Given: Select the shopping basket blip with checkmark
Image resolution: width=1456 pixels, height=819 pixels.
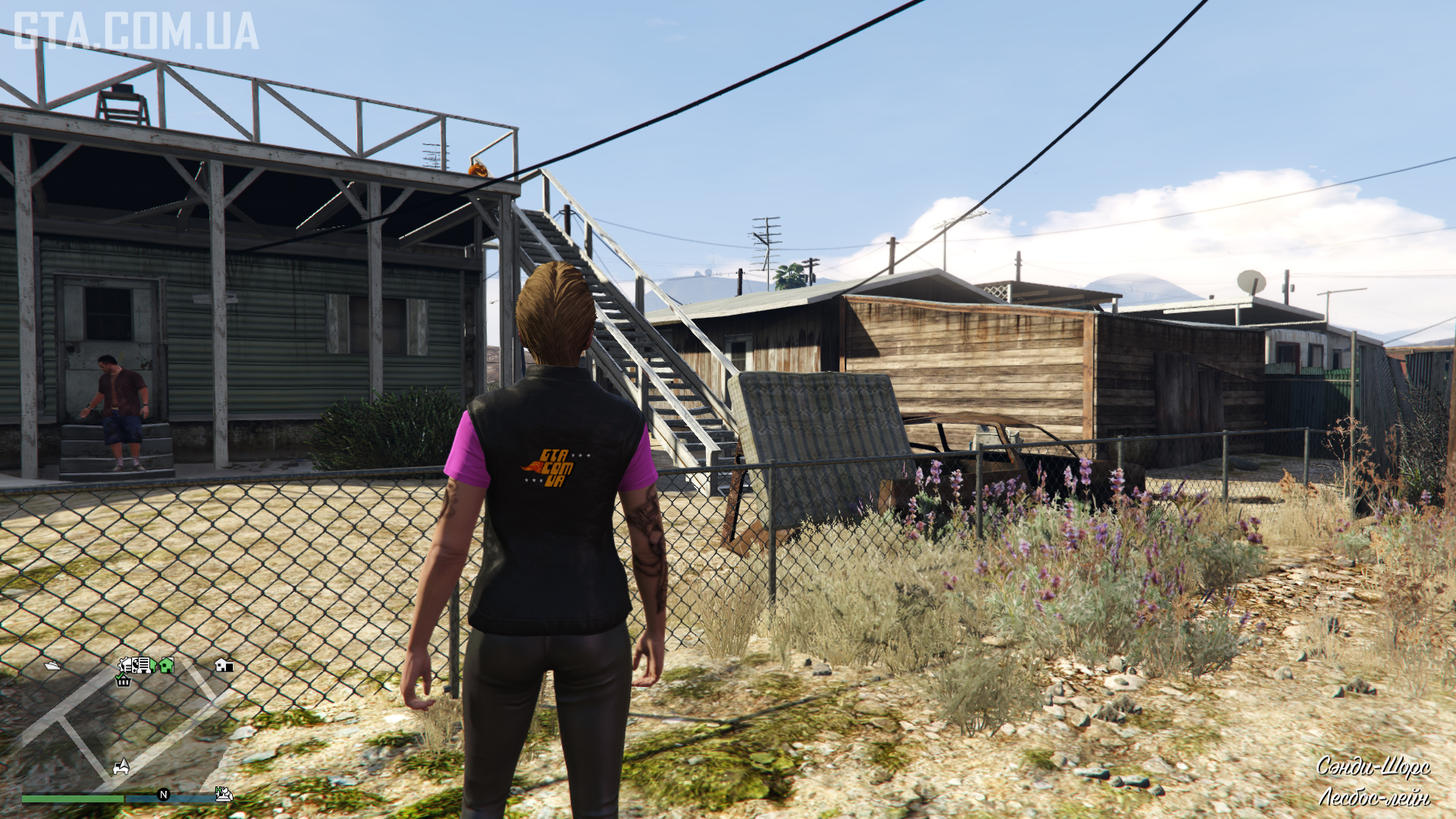Looking at the screenshot, I should (x=123, y=680).
